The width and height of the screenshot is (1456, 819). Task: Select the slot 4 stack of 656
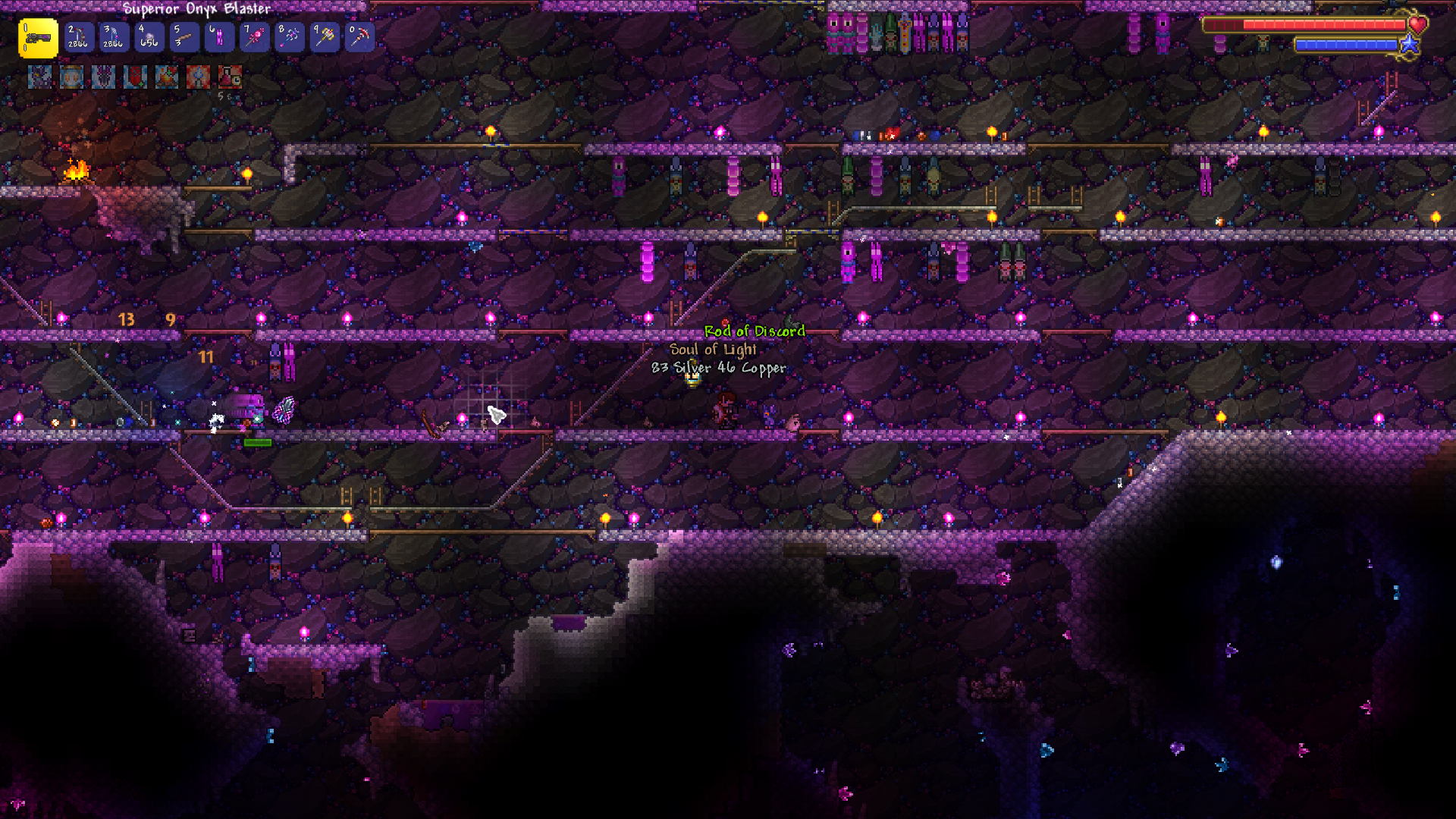(149, 36)
